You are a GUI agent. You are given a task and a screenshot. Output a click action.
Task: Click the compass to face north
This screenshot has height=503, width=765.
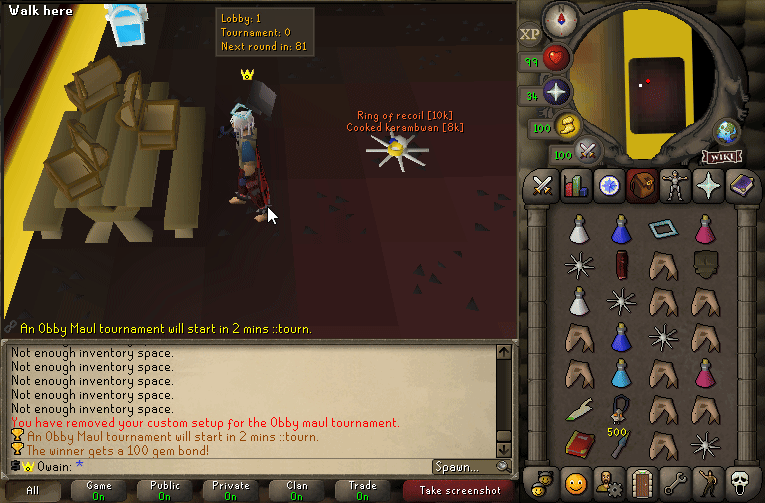558,18
